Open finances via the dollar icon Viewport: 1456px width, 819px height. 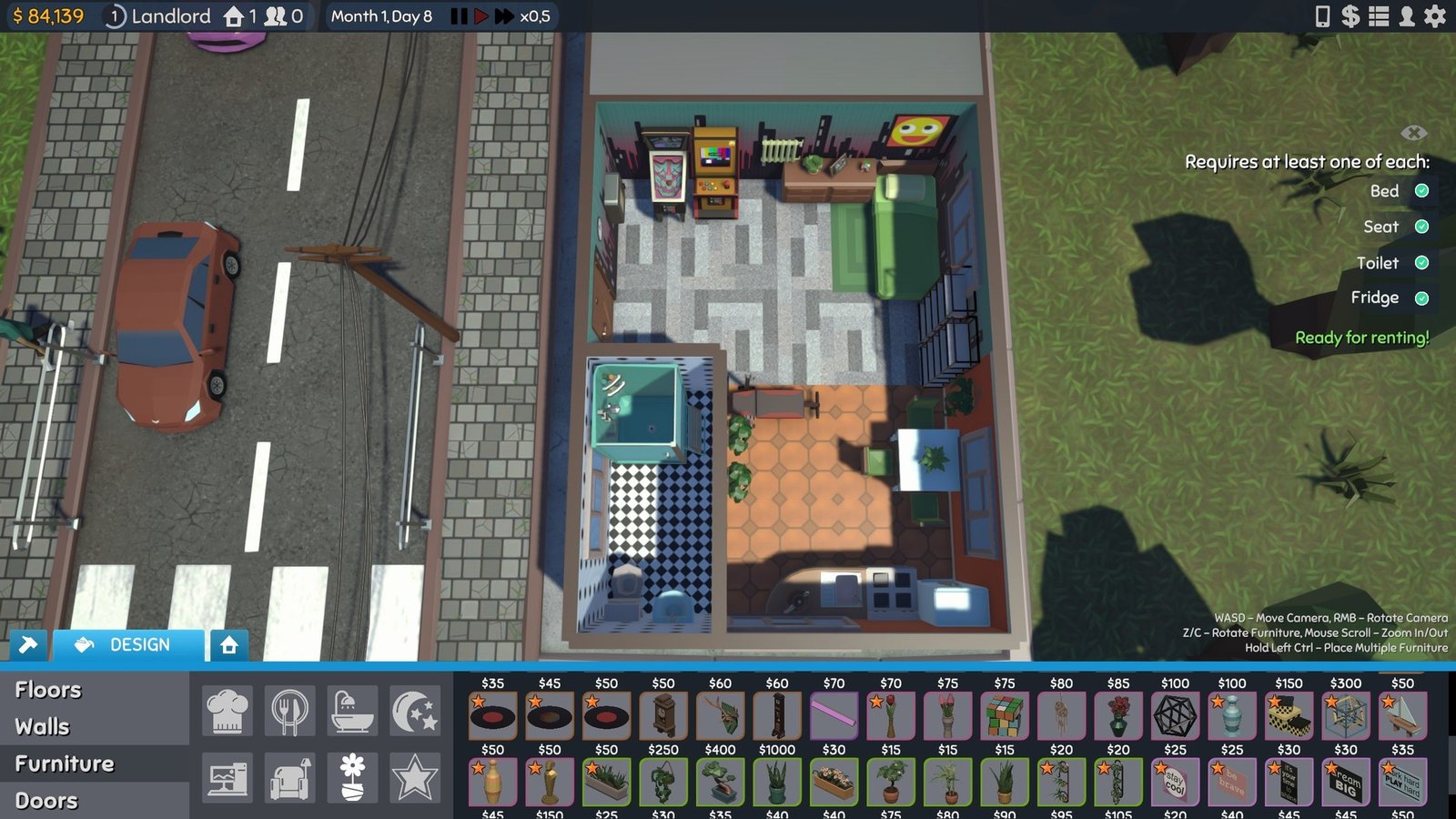coord(1350,15)
